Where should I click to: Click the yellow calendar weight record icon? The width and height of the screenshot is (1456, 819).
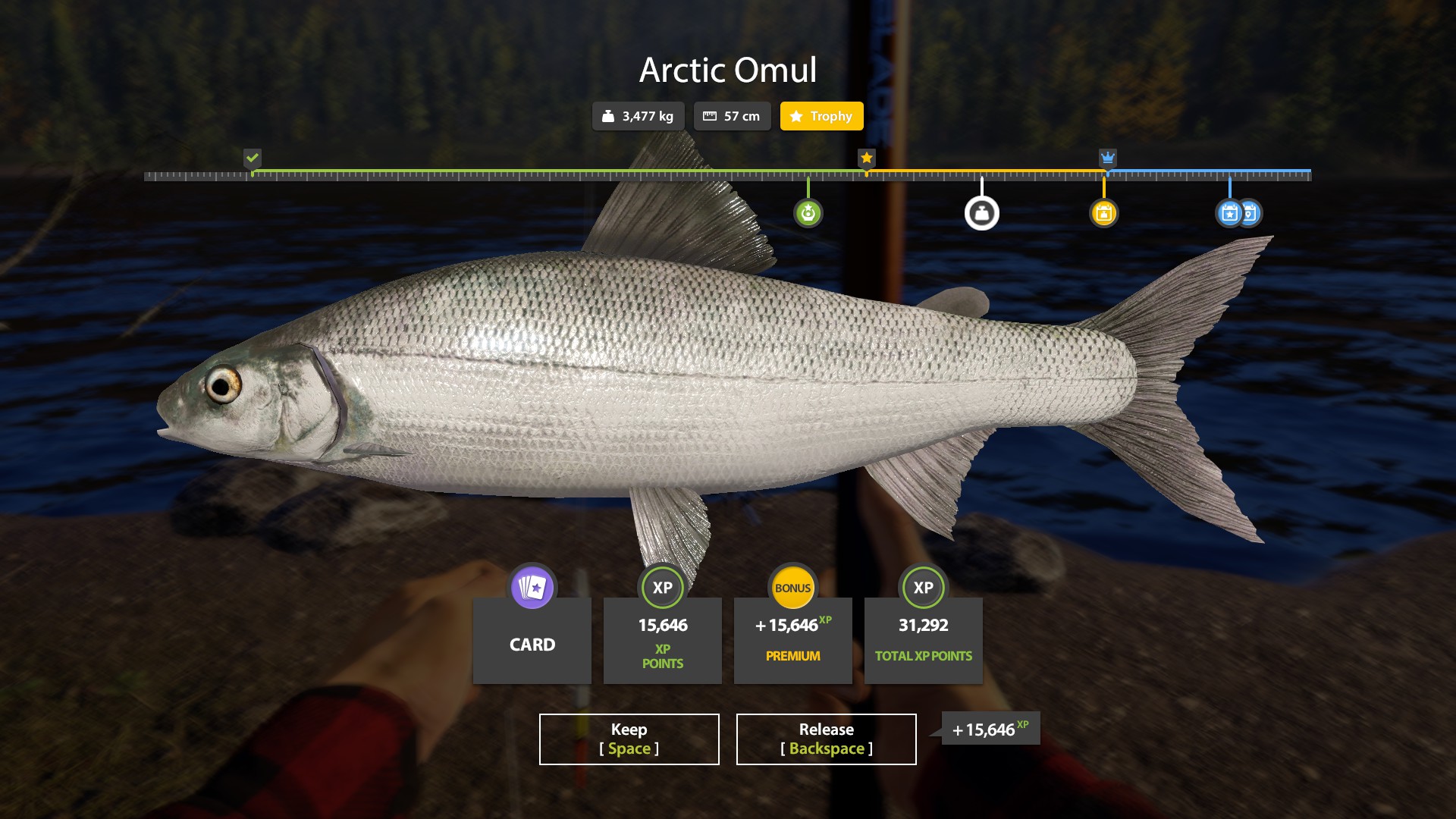(1104, 213)
